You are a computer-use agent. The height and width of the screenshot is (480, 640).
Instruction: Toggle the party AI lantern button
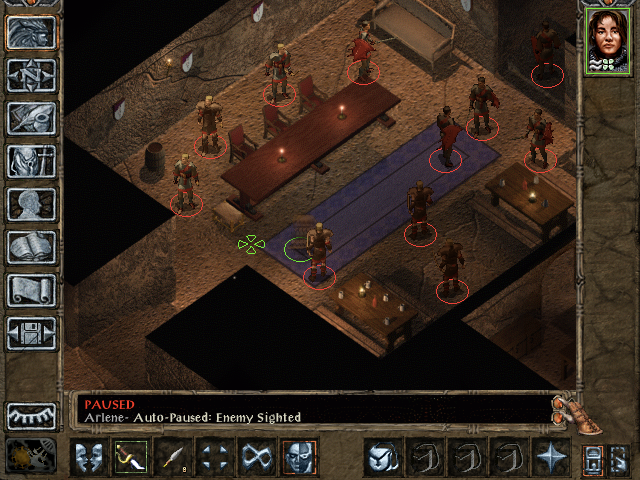[593, 458]
